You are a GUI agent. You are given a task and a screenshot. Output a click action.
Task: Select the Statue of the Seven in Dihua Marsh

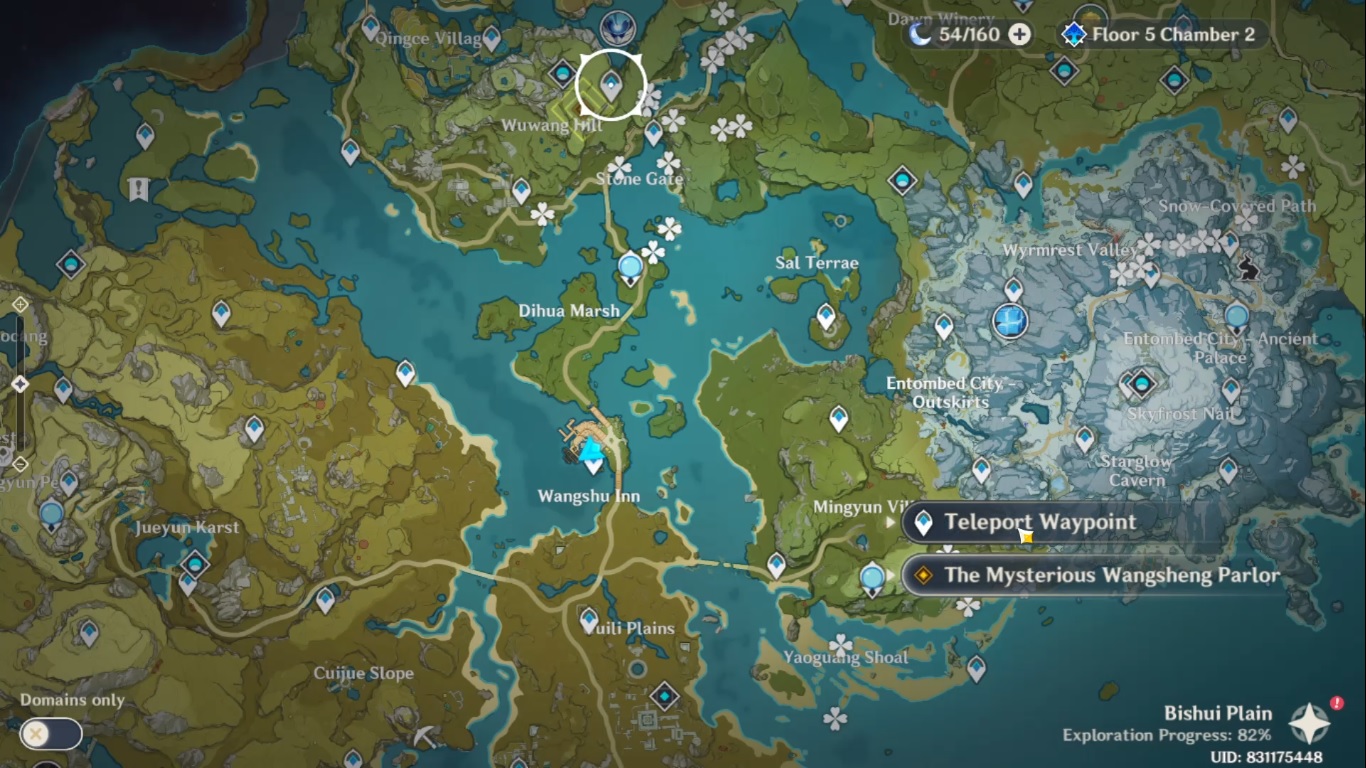[630, 268]
